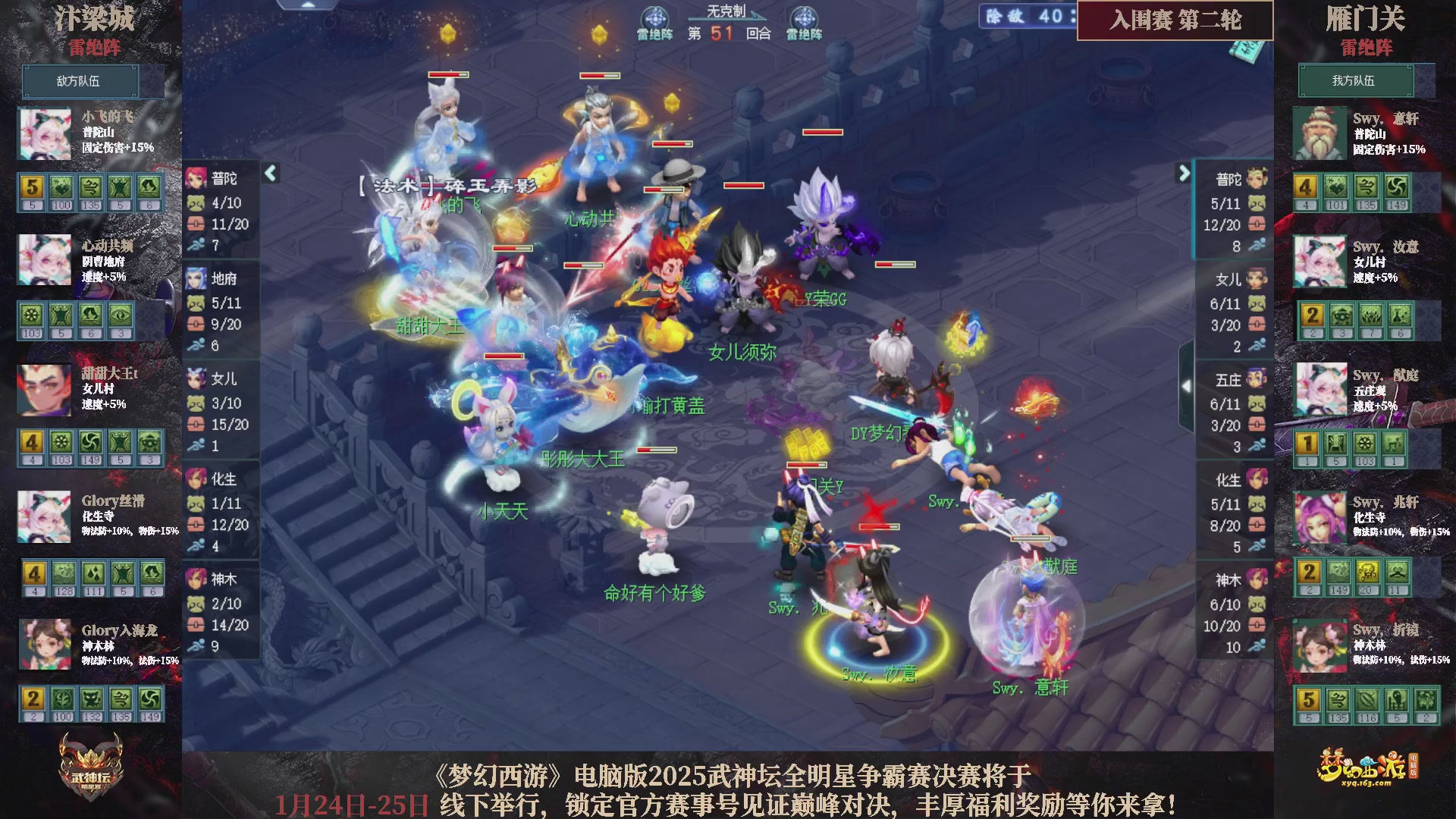Click the supply chest icon in the 女儿 row

tap(195, 425)
